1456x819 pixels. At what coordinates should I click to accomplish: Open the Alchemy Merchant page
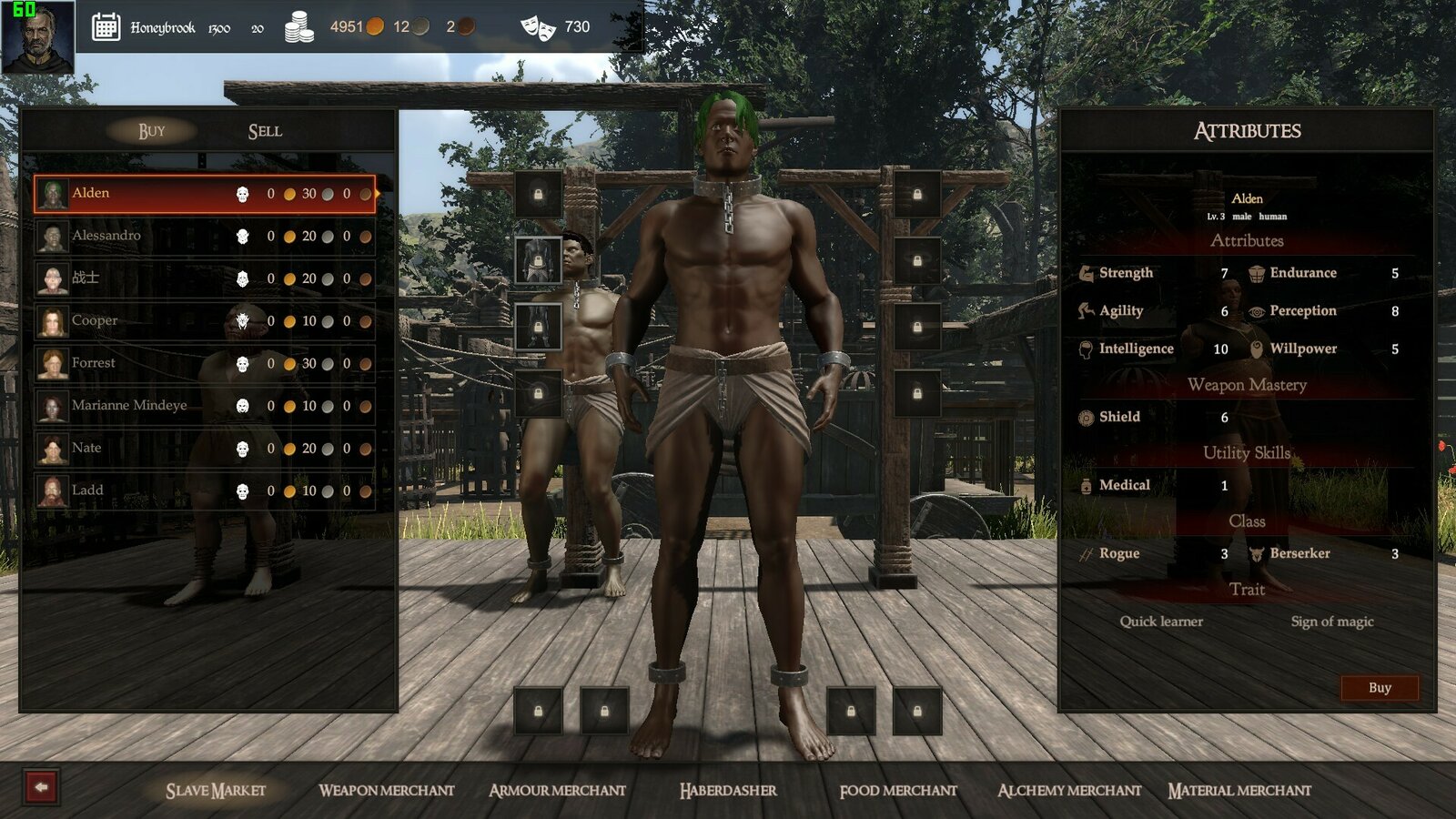pos(1068,791)
